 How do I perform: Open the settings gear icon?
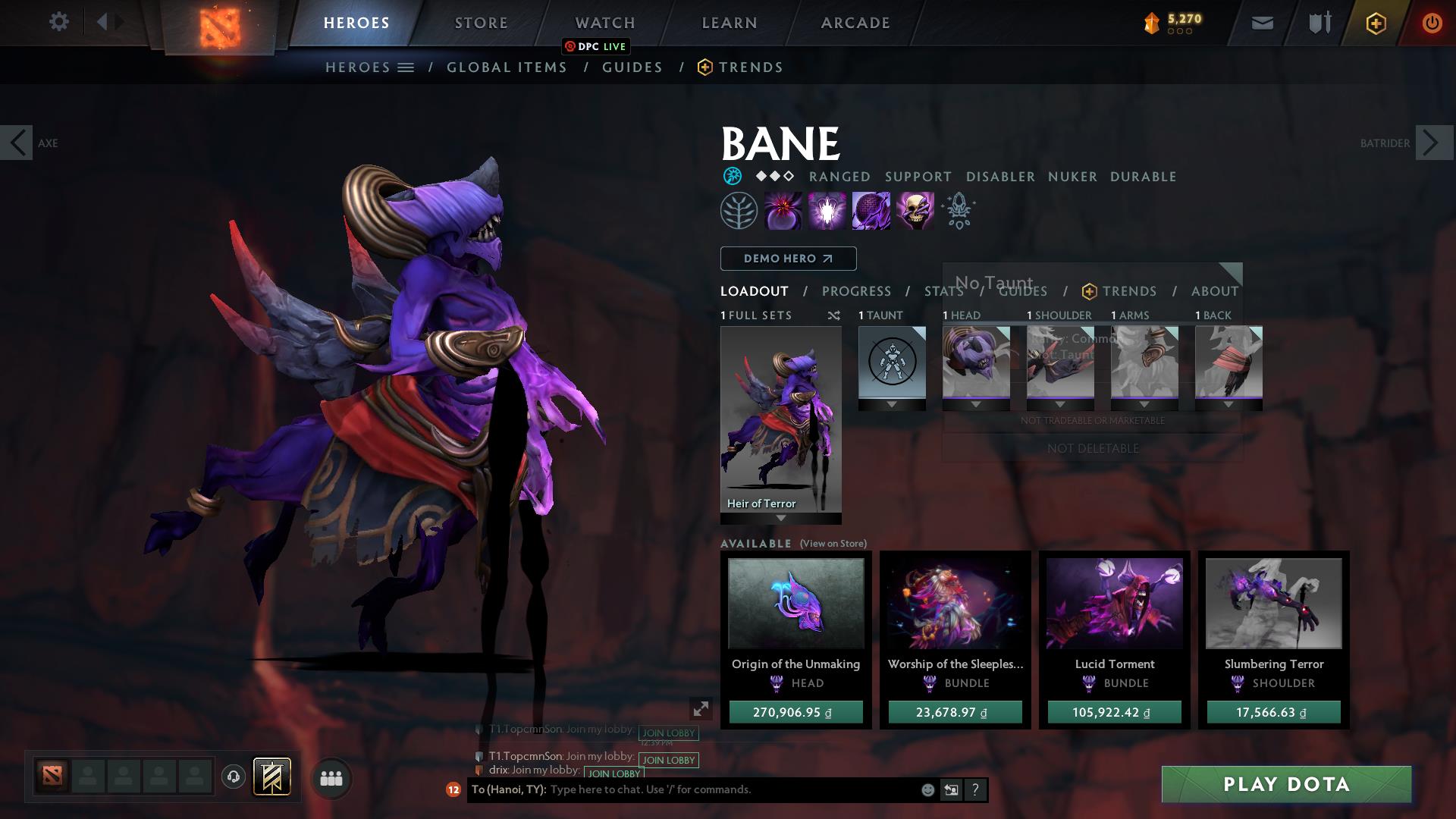[59, 21]
